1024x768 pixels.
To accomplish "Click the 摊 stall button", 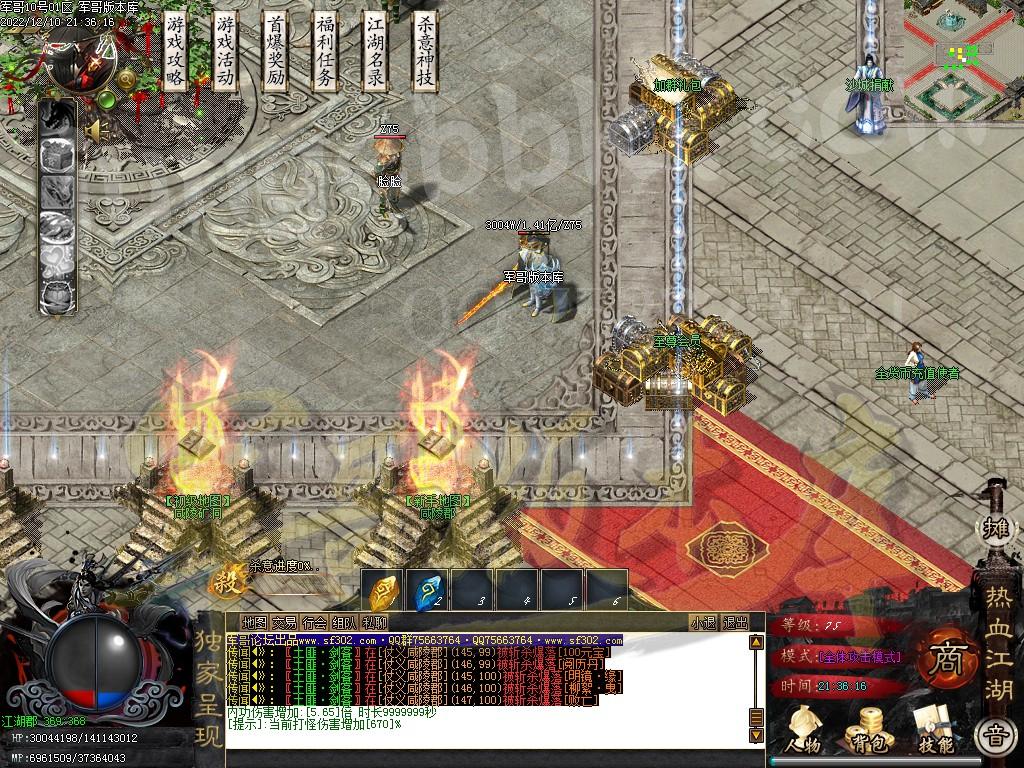I will click(x=995, y=528).
